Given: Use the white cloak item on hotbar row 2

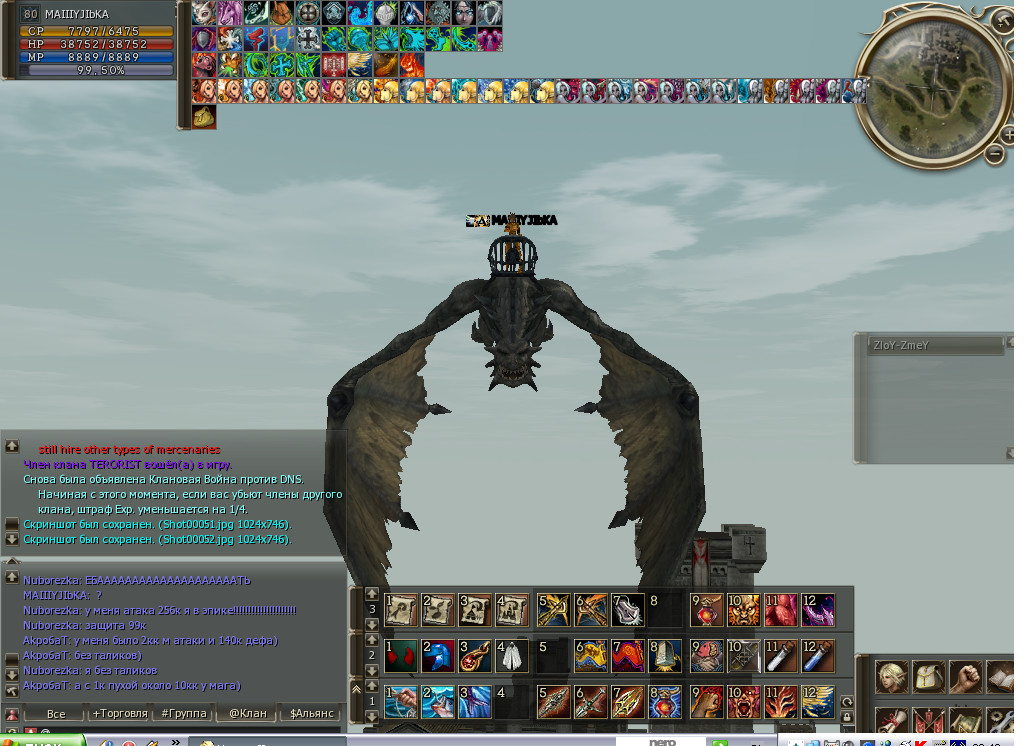Looking at the screenshot, I should 512,656.
